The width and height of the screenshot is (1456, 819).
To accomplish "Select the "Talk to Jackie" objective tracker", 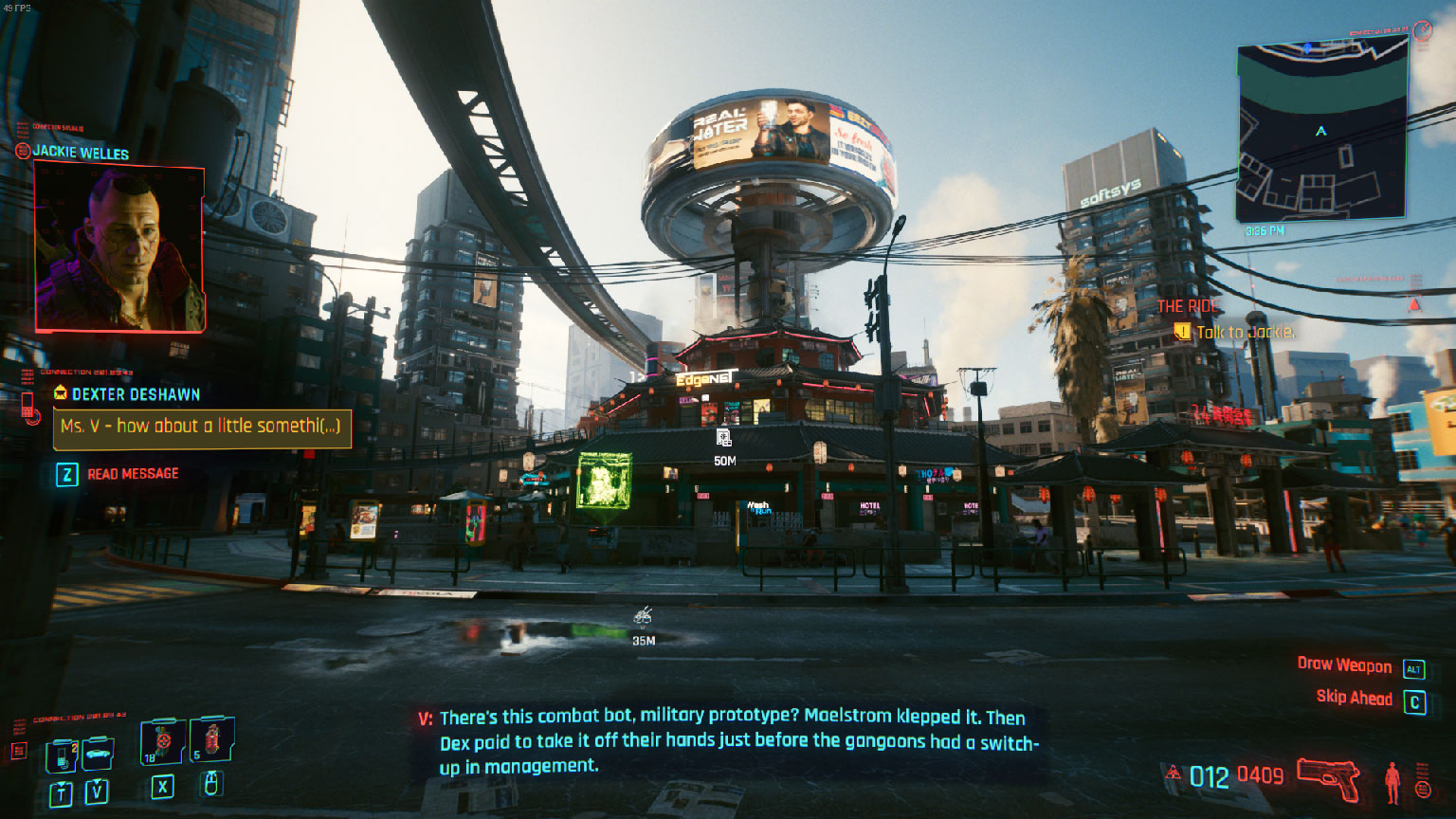I will [1245, 332].
